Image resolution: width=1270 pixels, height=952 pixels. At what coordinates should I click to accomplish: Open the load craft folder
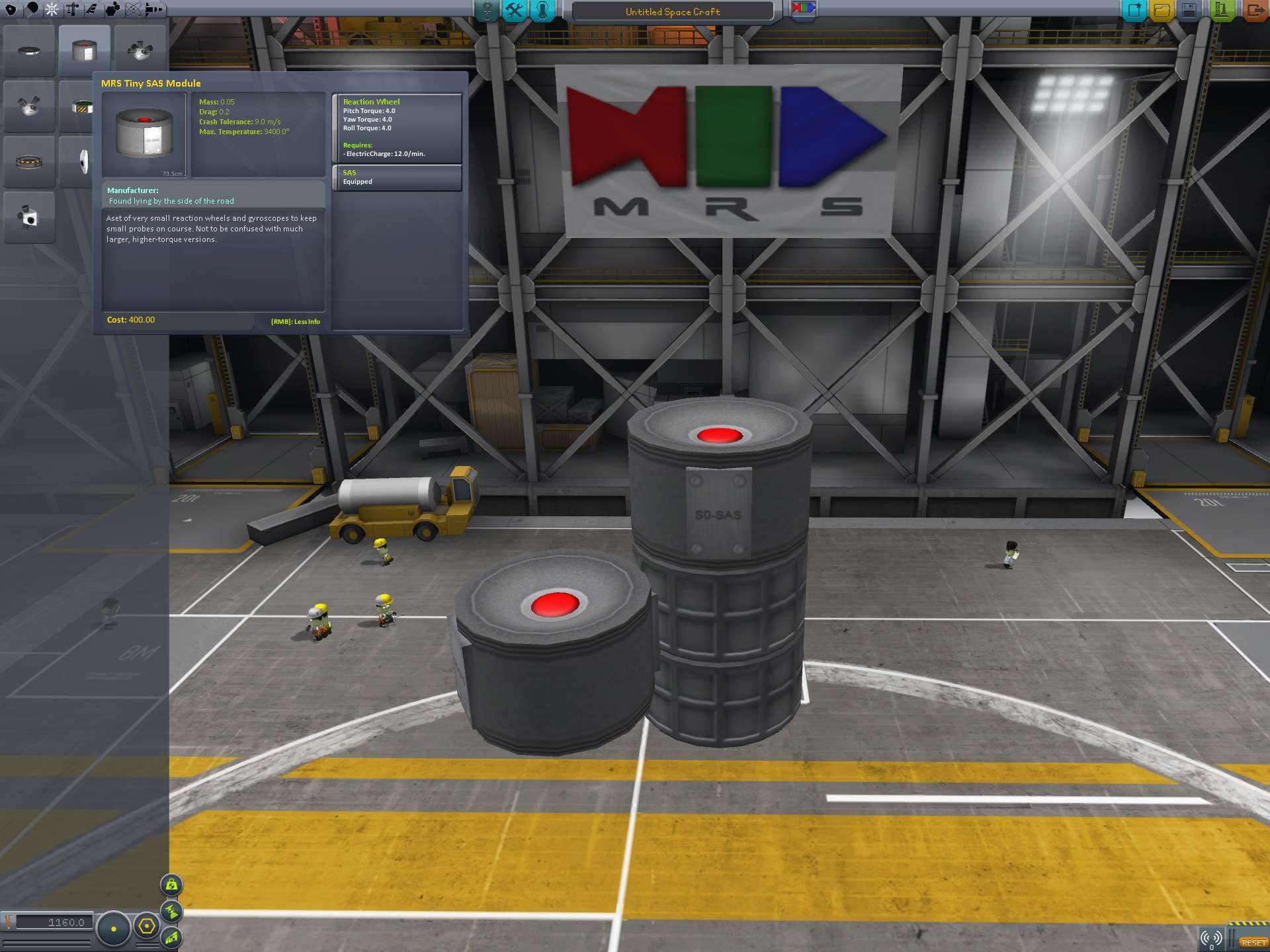pyautogui.click(x=1162, y=11)
